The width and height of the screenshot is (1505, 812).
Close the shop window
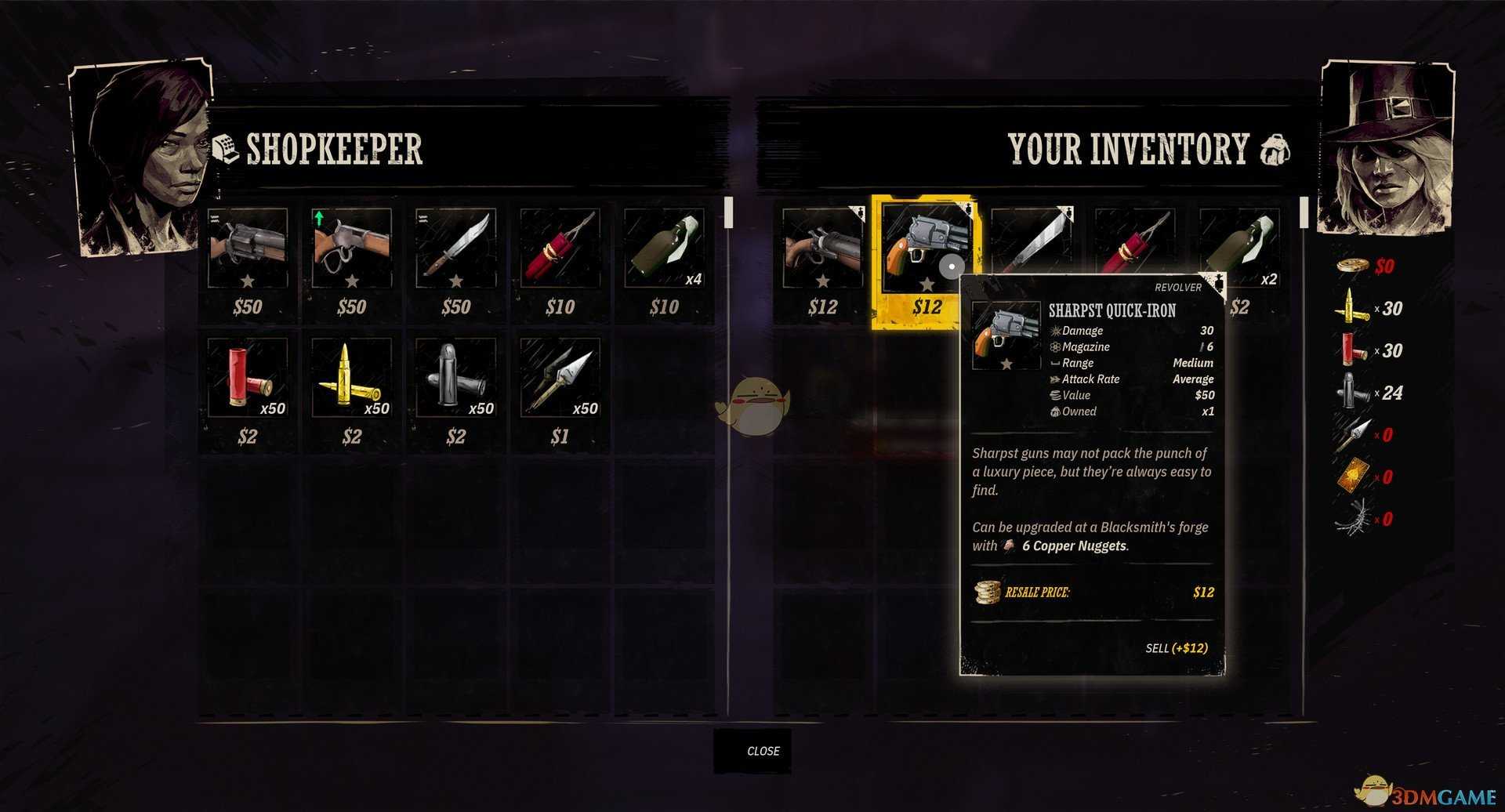752,751
